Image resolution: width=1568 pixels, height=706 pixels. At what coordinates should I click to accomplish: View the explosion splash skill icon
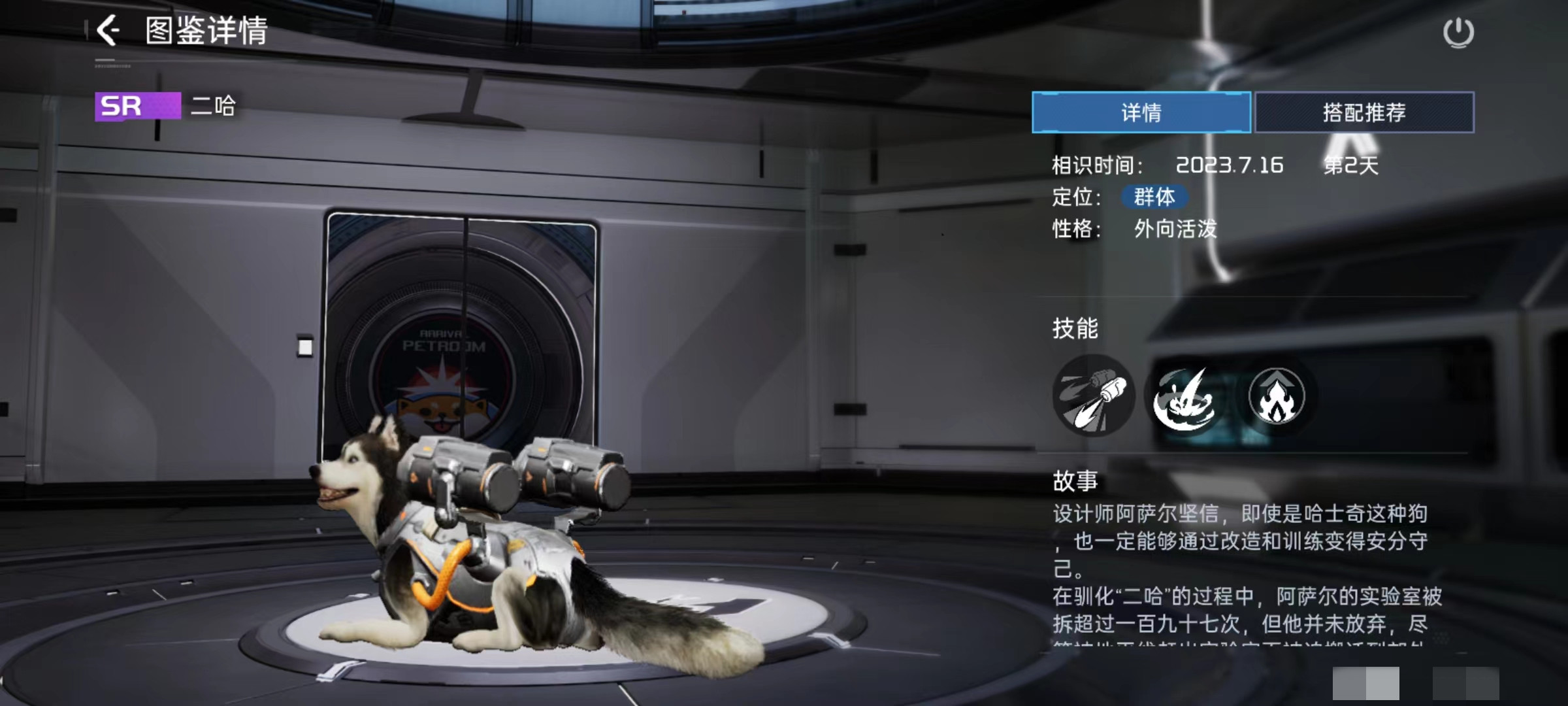pos(1184,397)
